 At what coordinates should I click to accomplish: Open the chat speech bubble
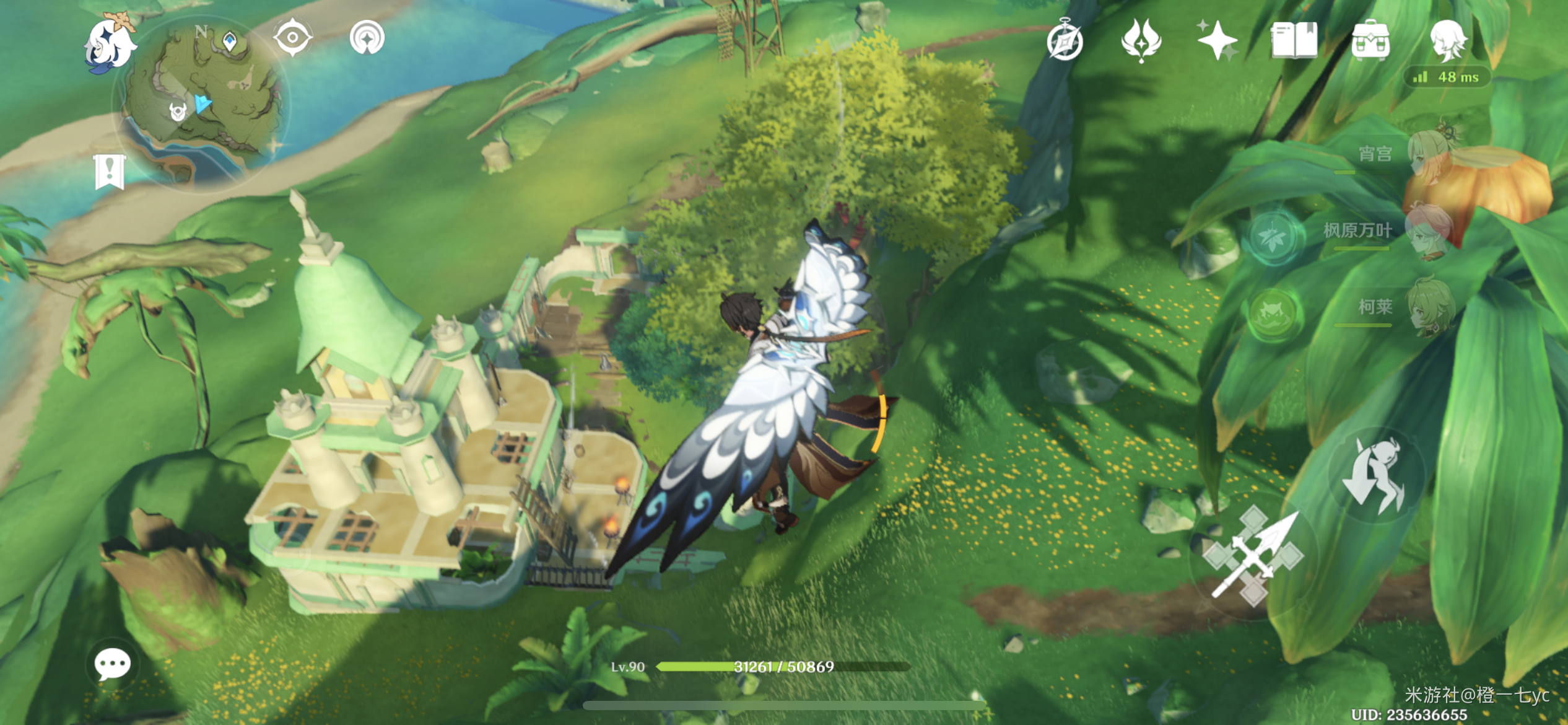pos(113,665)
